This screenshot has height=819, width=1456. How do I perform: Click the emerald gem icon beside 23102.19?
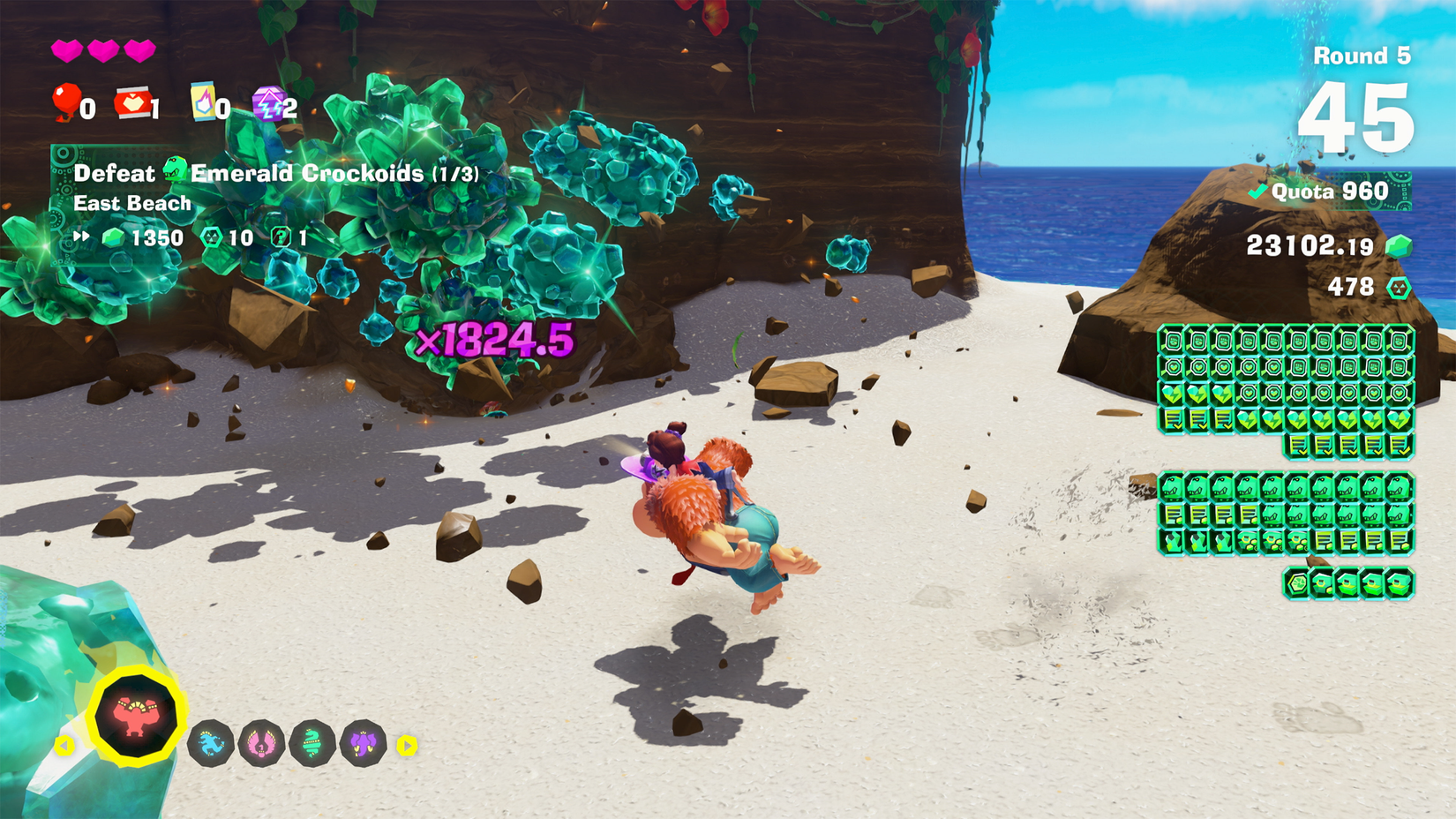1399,247
